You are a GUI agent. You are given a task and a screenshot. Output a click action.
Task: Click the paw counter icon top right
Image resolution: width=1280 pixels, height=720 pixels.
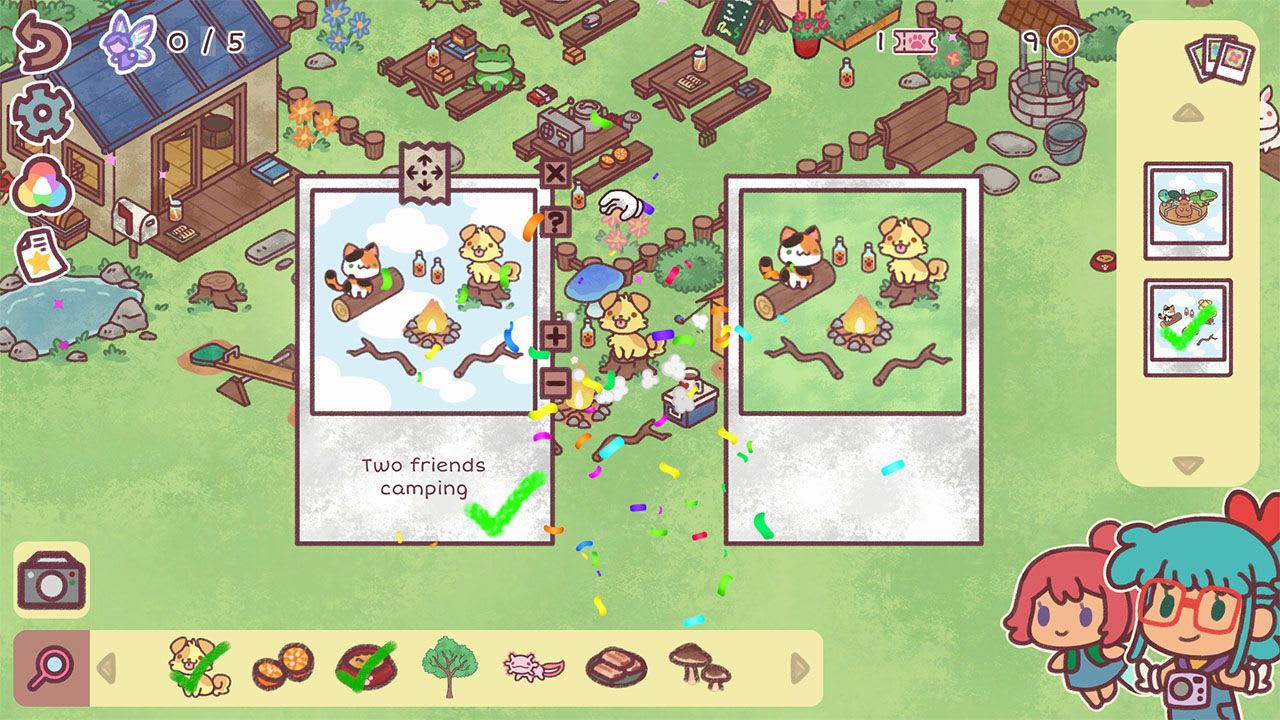[1062, 41]
